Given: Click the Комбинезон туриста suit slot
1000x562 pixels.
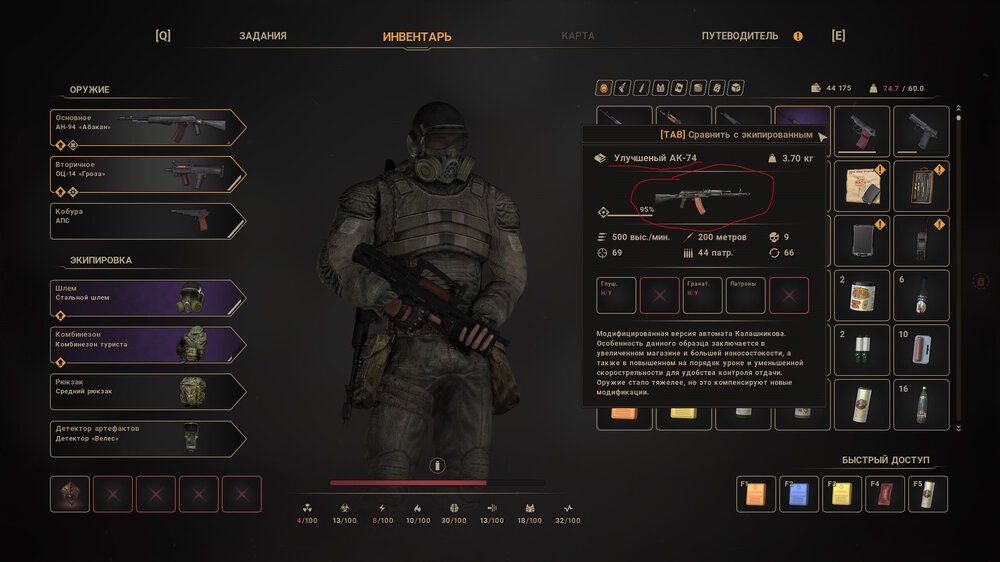Looking at the screenshot, I should point(148,345).
